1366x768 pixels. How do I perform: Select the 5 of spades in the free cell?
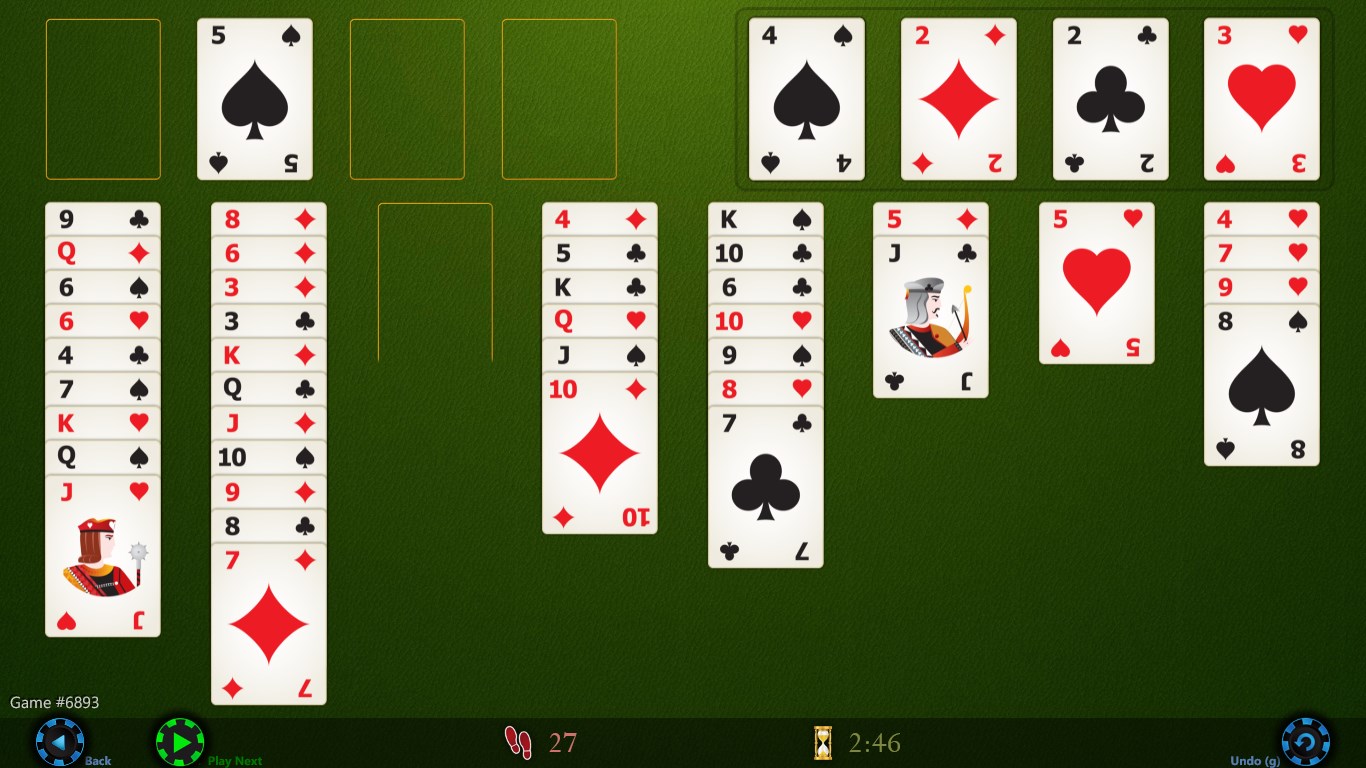(x=254, y=97)
